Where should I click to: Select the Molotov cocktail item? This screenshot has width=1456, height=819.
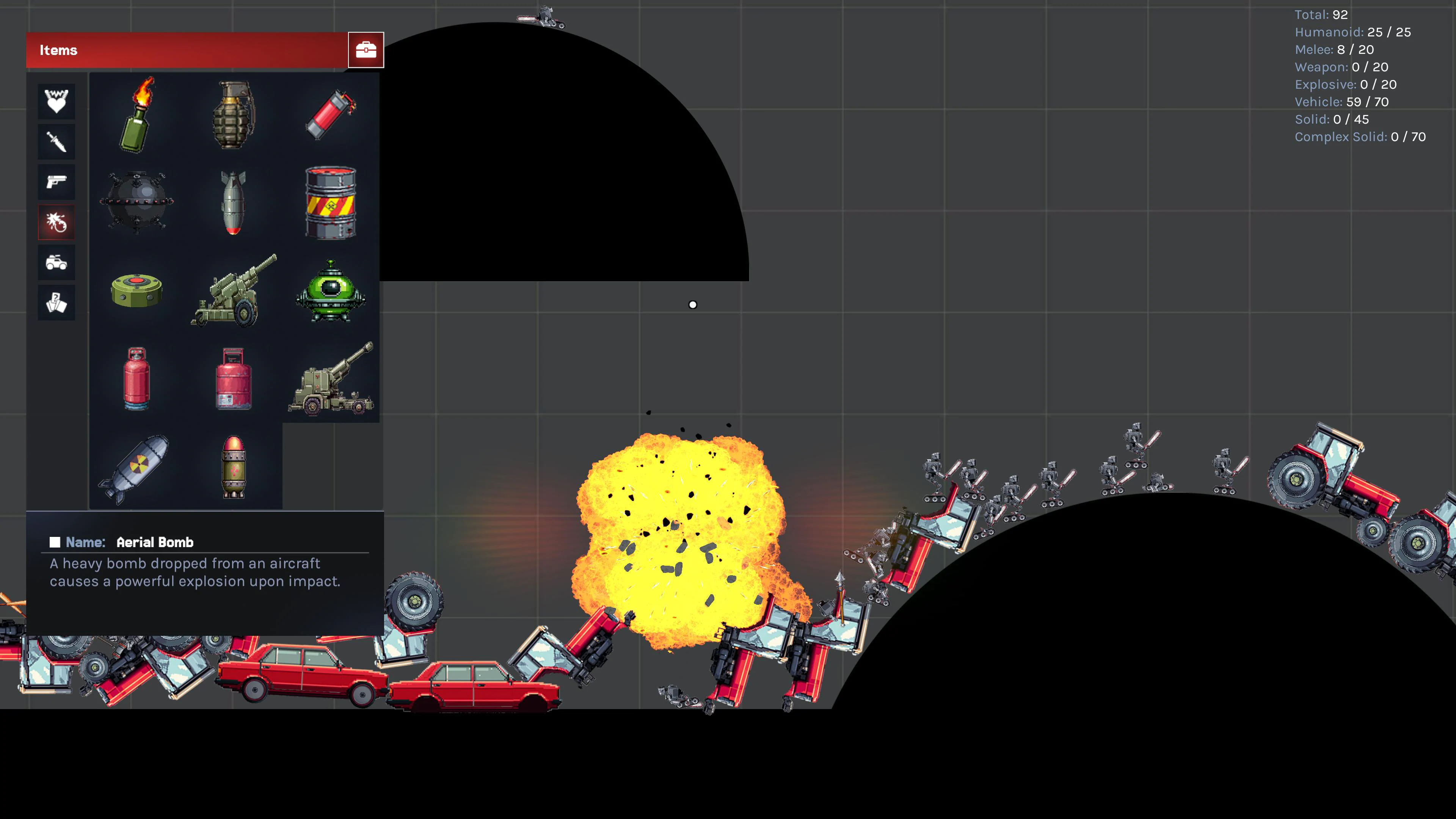click(x=136, y=116)
